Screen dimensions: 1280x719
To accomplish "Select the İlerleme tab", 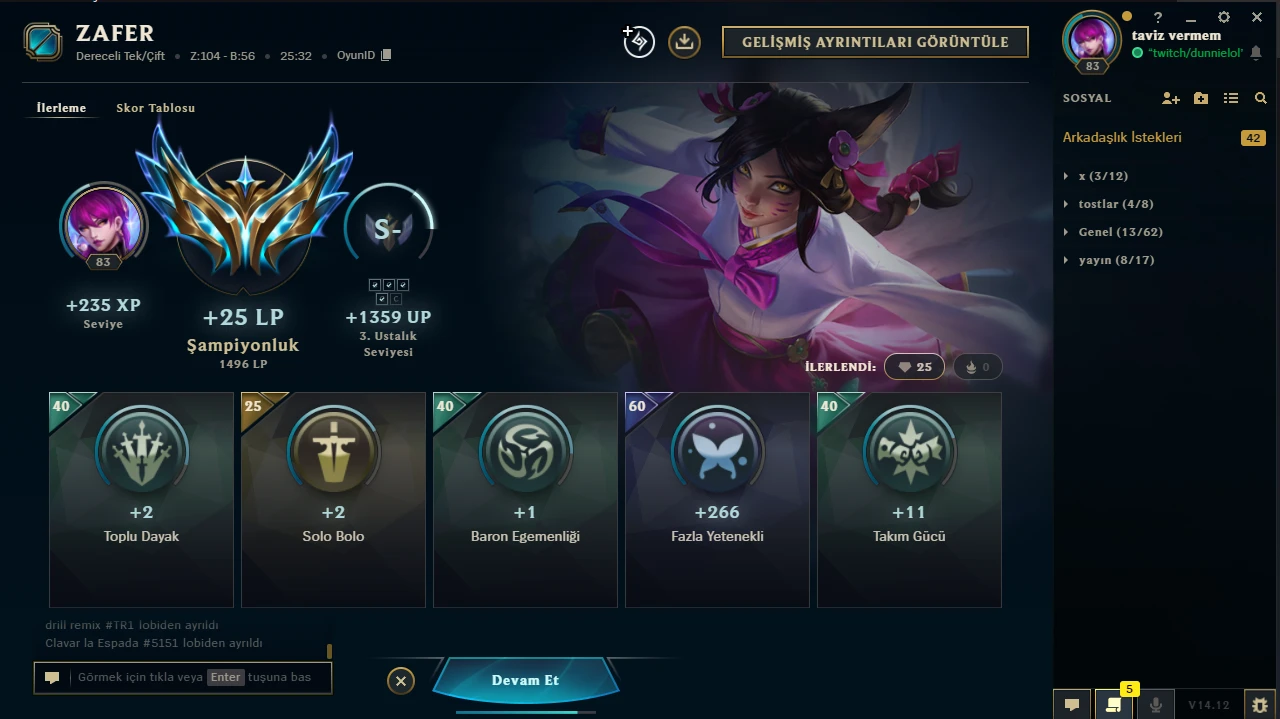I will tap(61, 108).
